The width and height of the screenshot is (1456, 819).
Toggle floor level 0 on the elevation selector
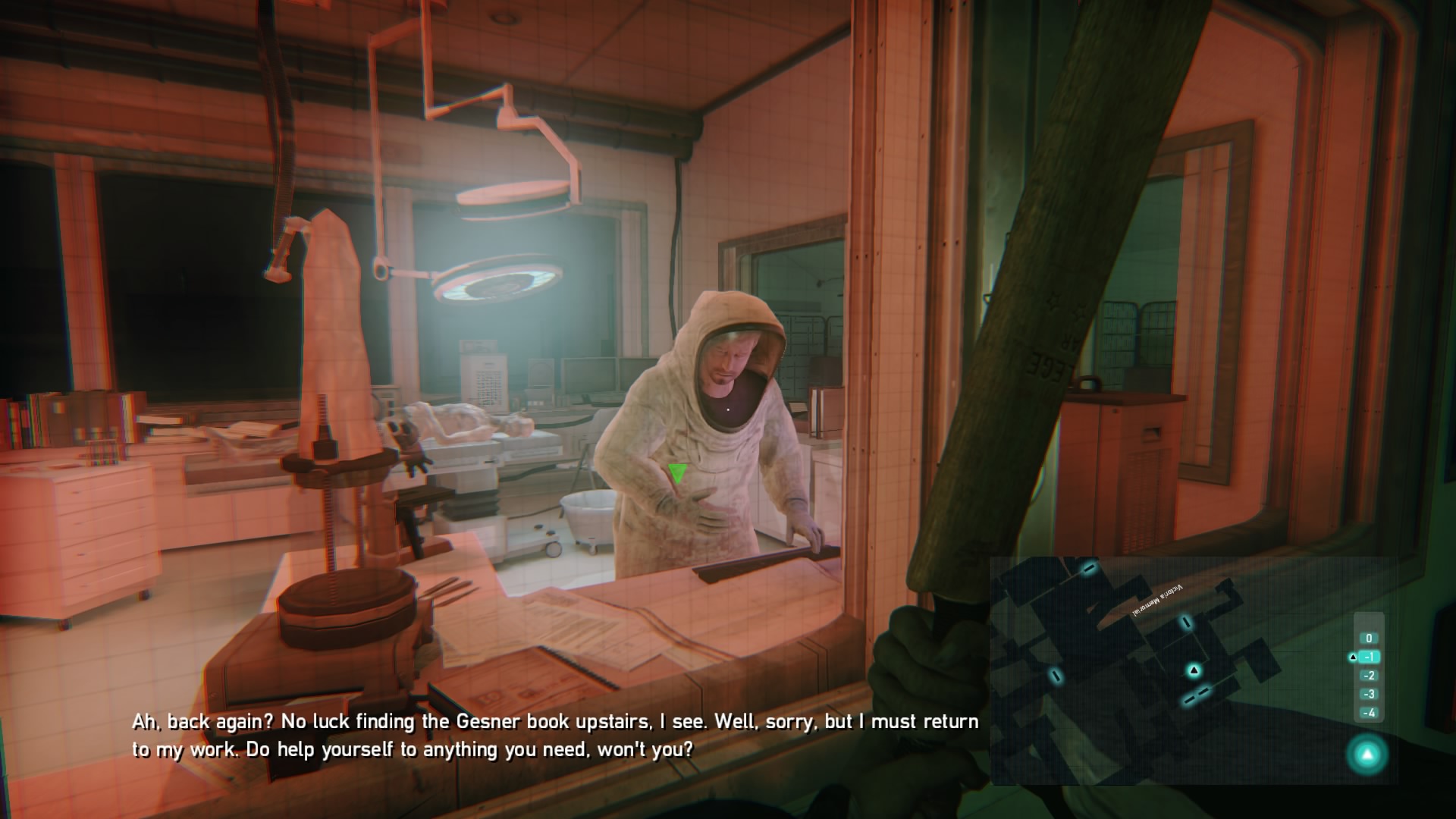point(1368,639)
